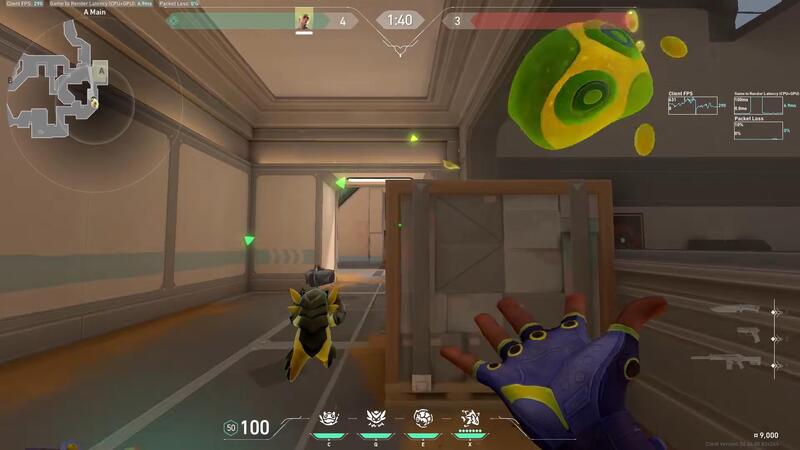Activate the X ultimate ability icon
800x450 pixels.
point(469,419)
